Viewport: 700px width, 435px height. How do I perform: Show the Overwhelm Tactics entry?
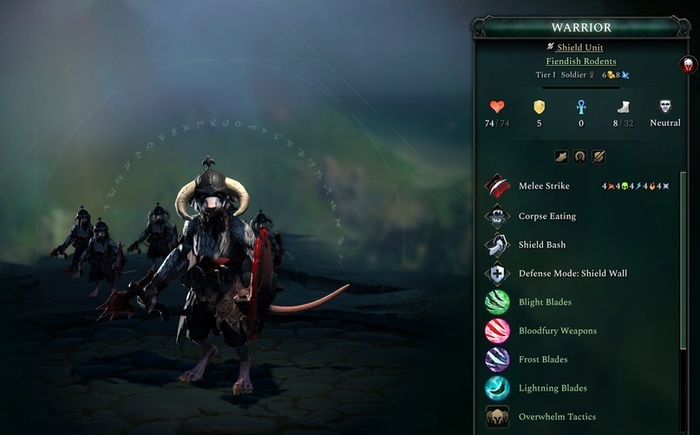tap(558, 416)
